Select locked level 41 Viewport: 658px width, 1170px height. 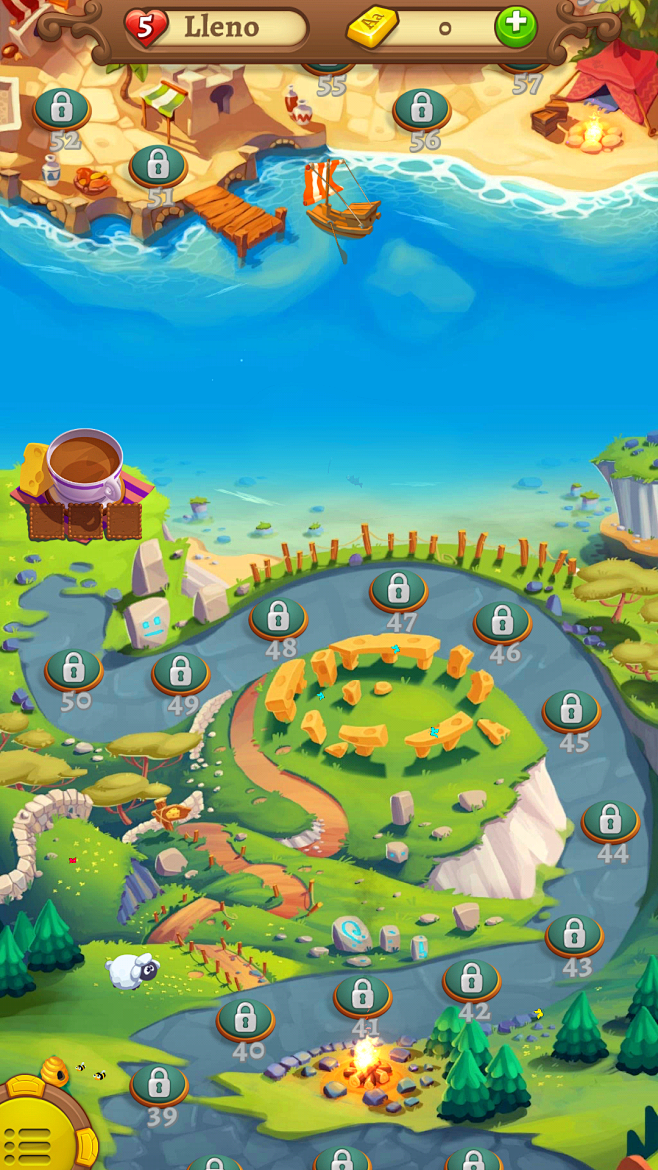(363, 995)
